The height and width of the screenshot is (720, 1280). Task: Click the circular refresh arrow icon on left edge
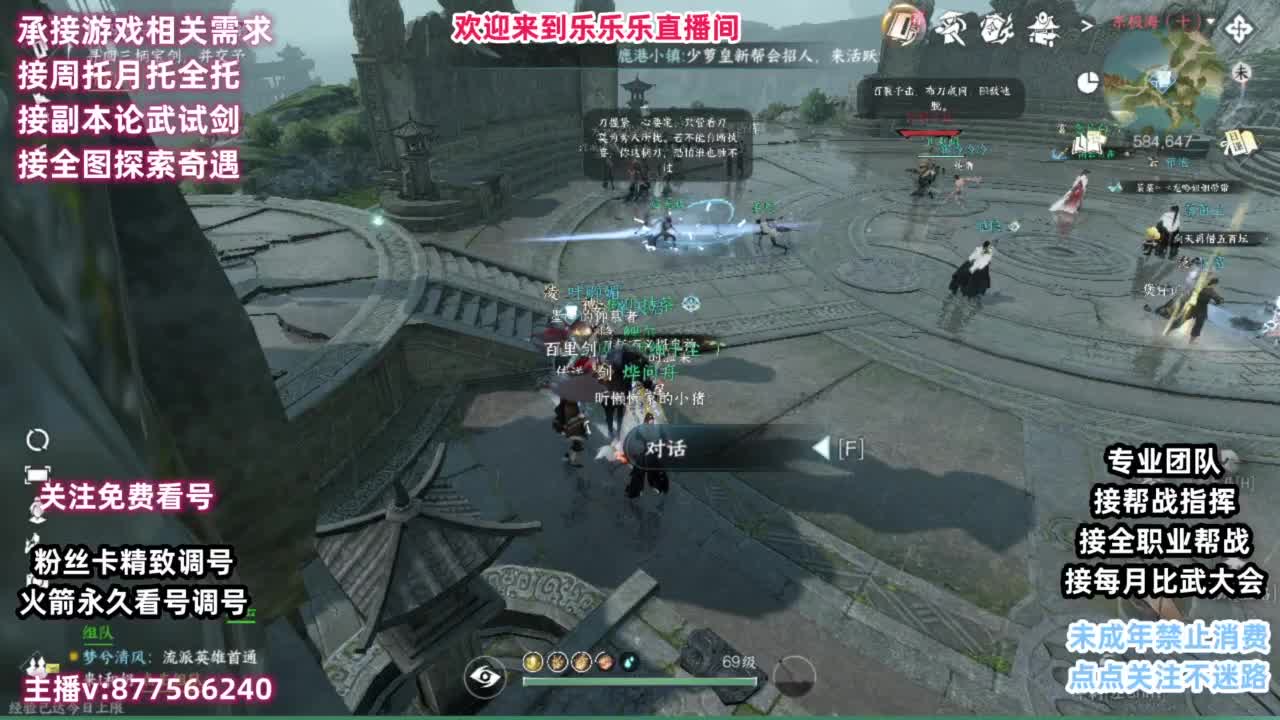tap(37, 440)
